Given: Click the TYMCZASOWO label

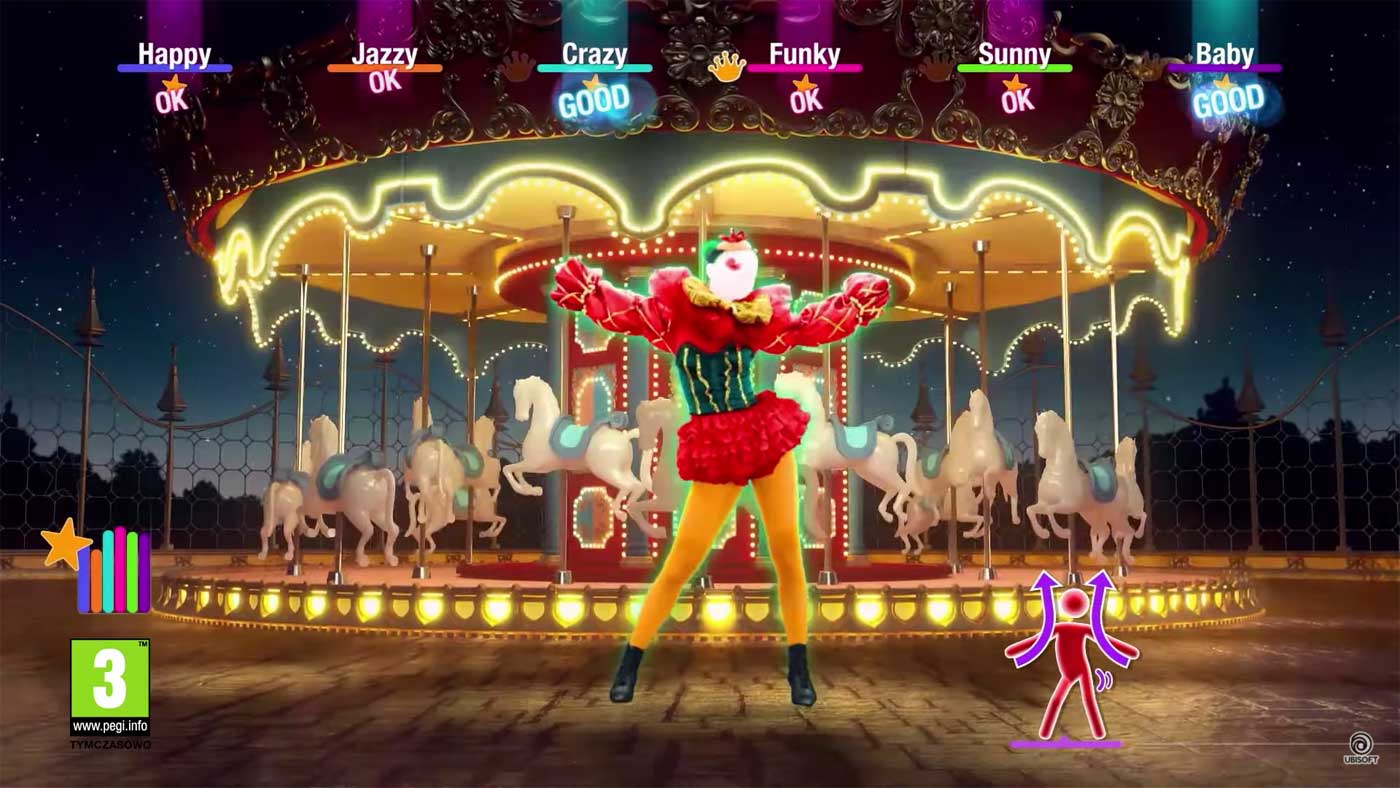Looking at the screenshot, I should click(110, 742).
